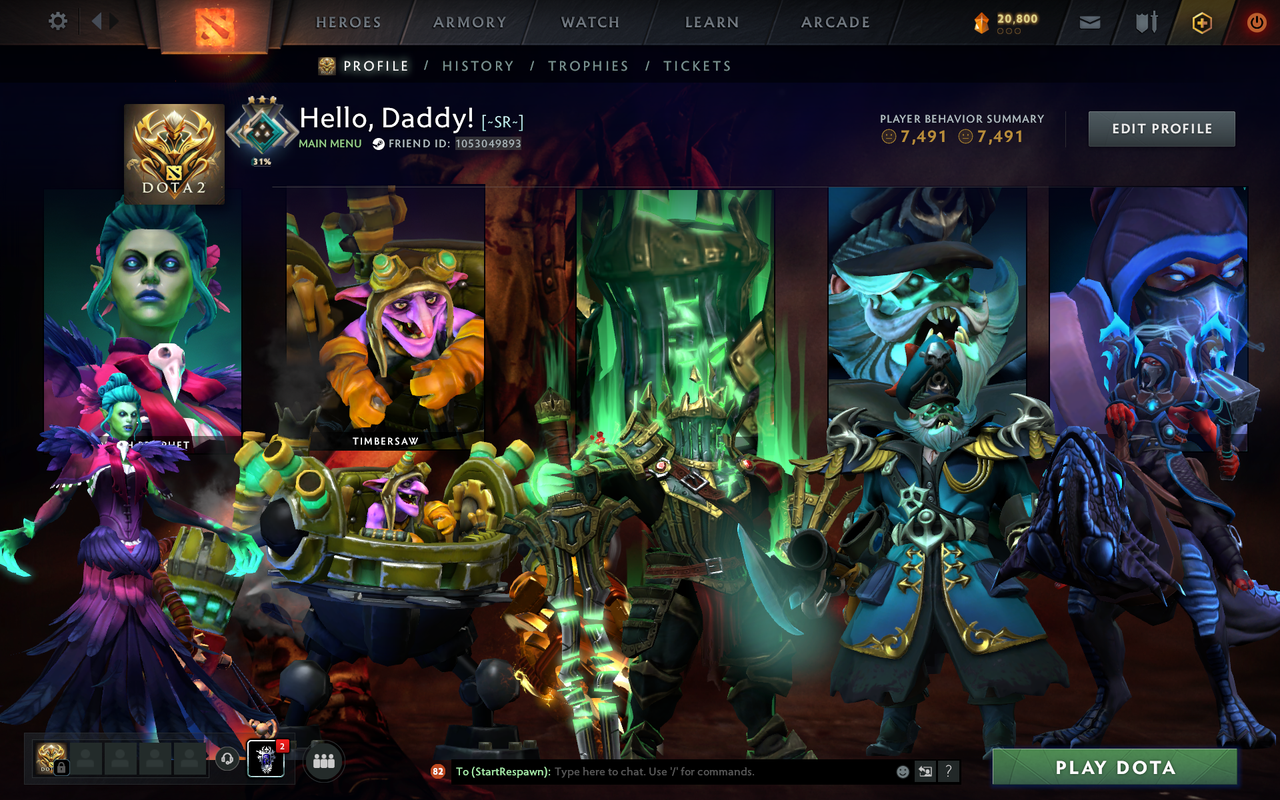Click the red power button to quit
This screenshot has height=800, width=1280.
[x=1256, y=21]
